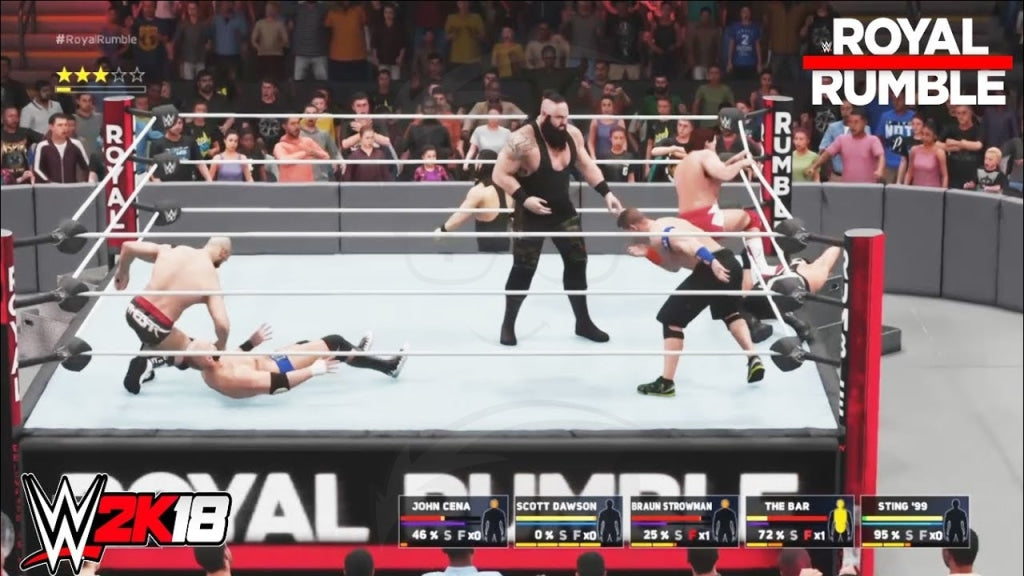The width and height of the screenshot is (1024, 576).
Task: Select the Sting '99 status panel
Action: (914, 521)
